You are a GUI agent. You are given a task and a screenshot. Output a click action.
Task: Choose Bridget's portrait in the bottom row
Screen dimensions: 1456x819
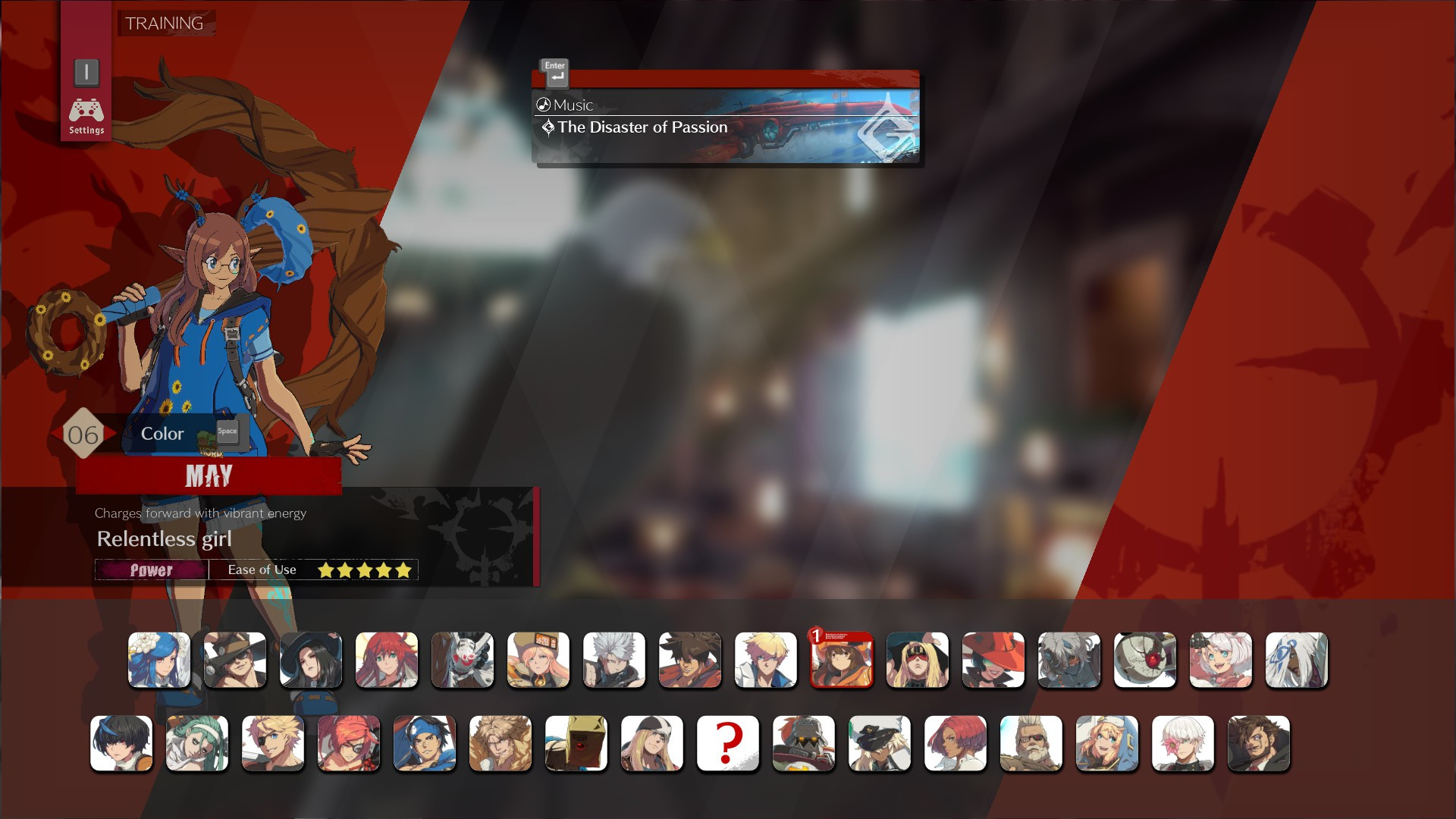pos(1107,744)
